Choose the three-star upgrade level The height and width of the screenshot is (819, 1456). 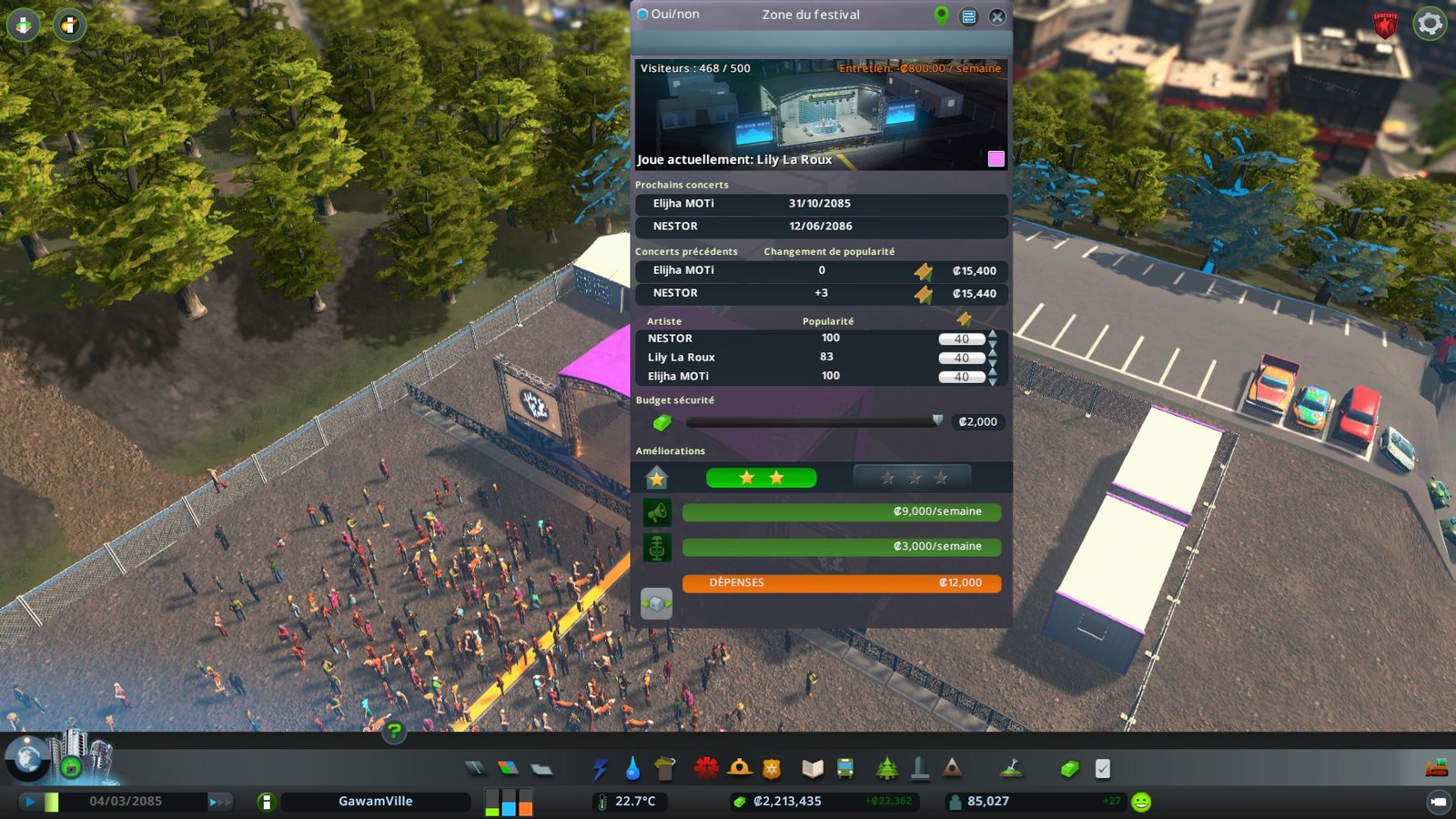click(913, 478)
